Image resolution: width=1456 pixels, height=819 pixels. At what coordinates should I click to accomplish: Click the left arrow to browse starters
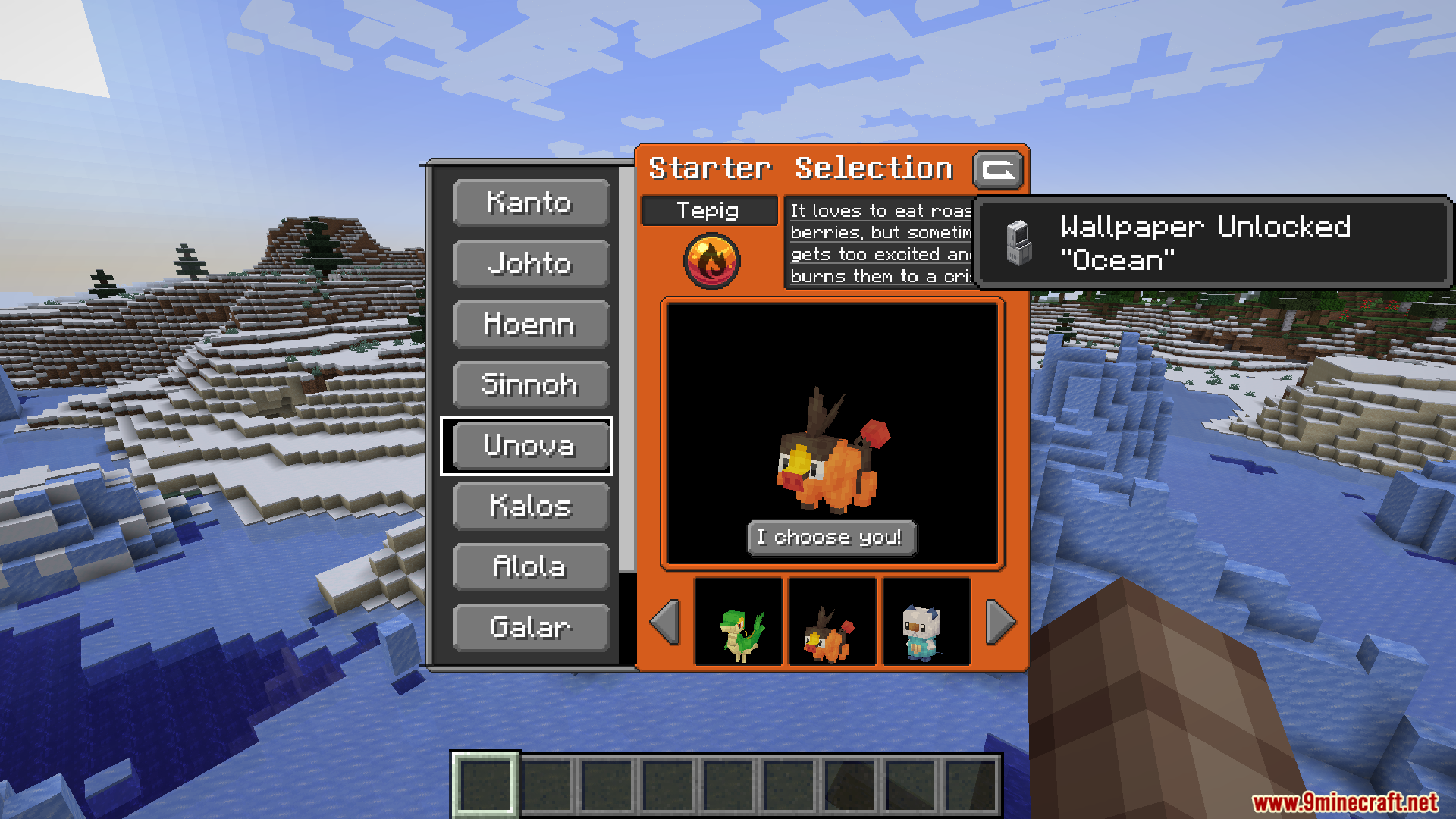(x=664, y=622)
